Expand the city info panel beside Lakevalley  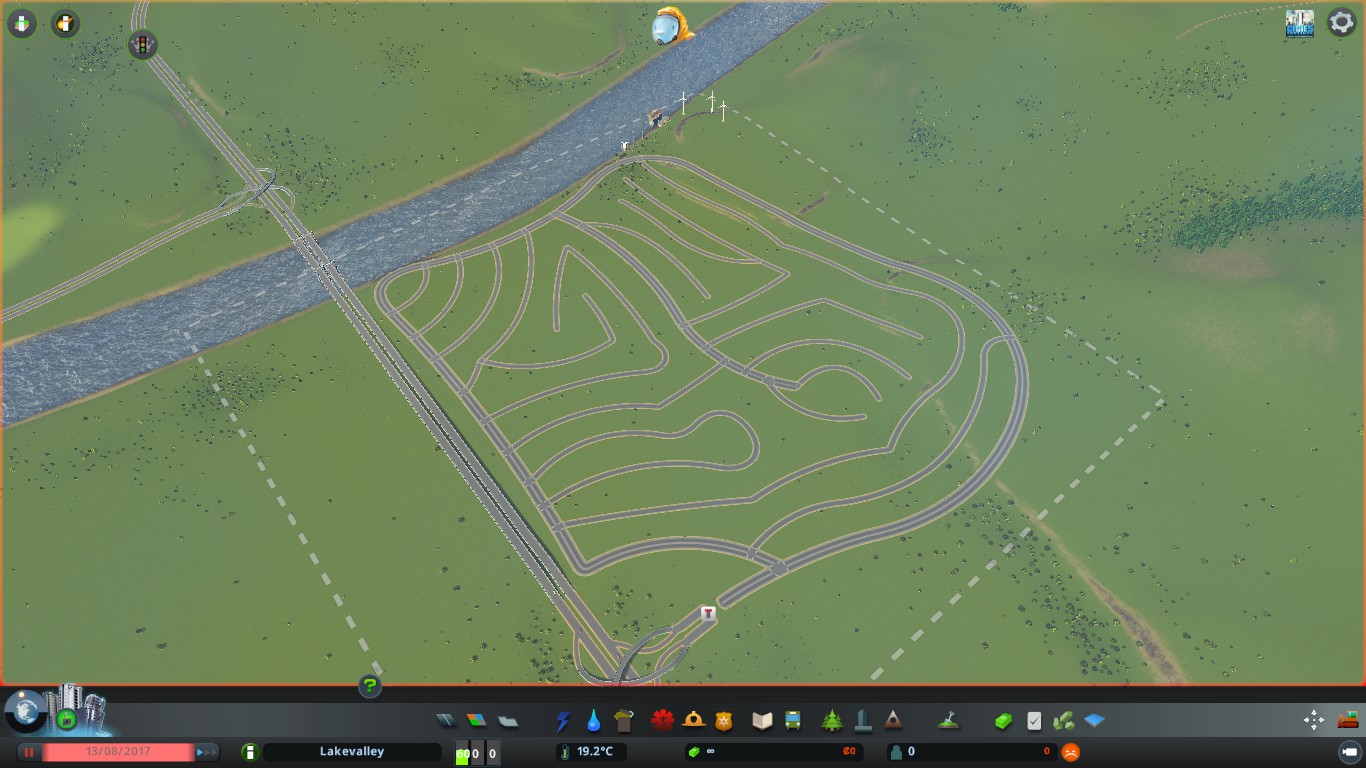coord(251,751)
